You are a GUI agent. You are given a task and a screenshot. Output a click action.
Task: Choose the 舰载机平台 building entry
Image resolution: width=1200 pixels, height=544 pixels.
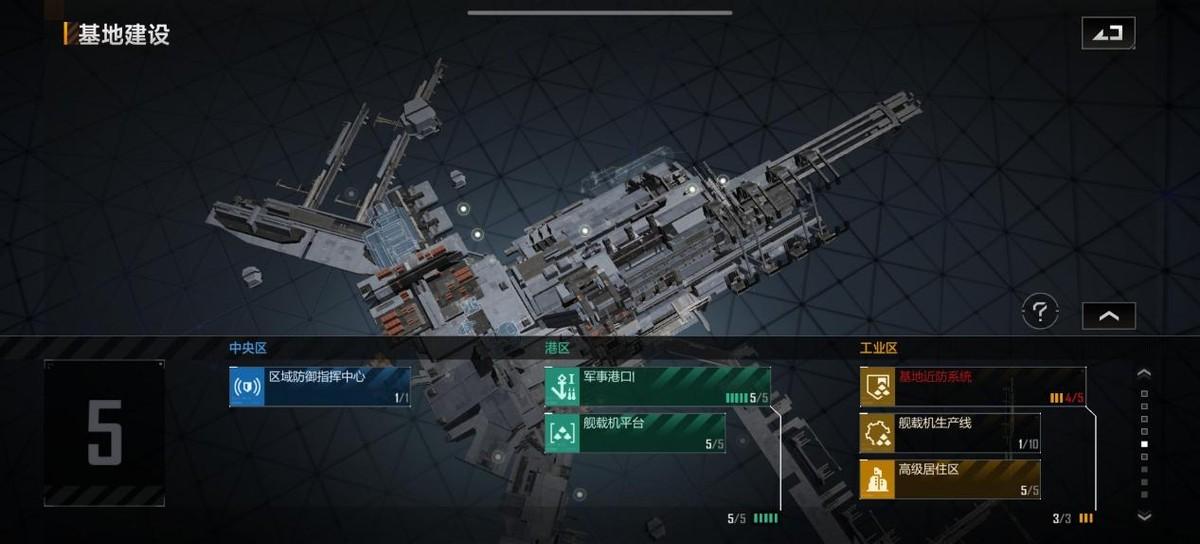point(634,433)
